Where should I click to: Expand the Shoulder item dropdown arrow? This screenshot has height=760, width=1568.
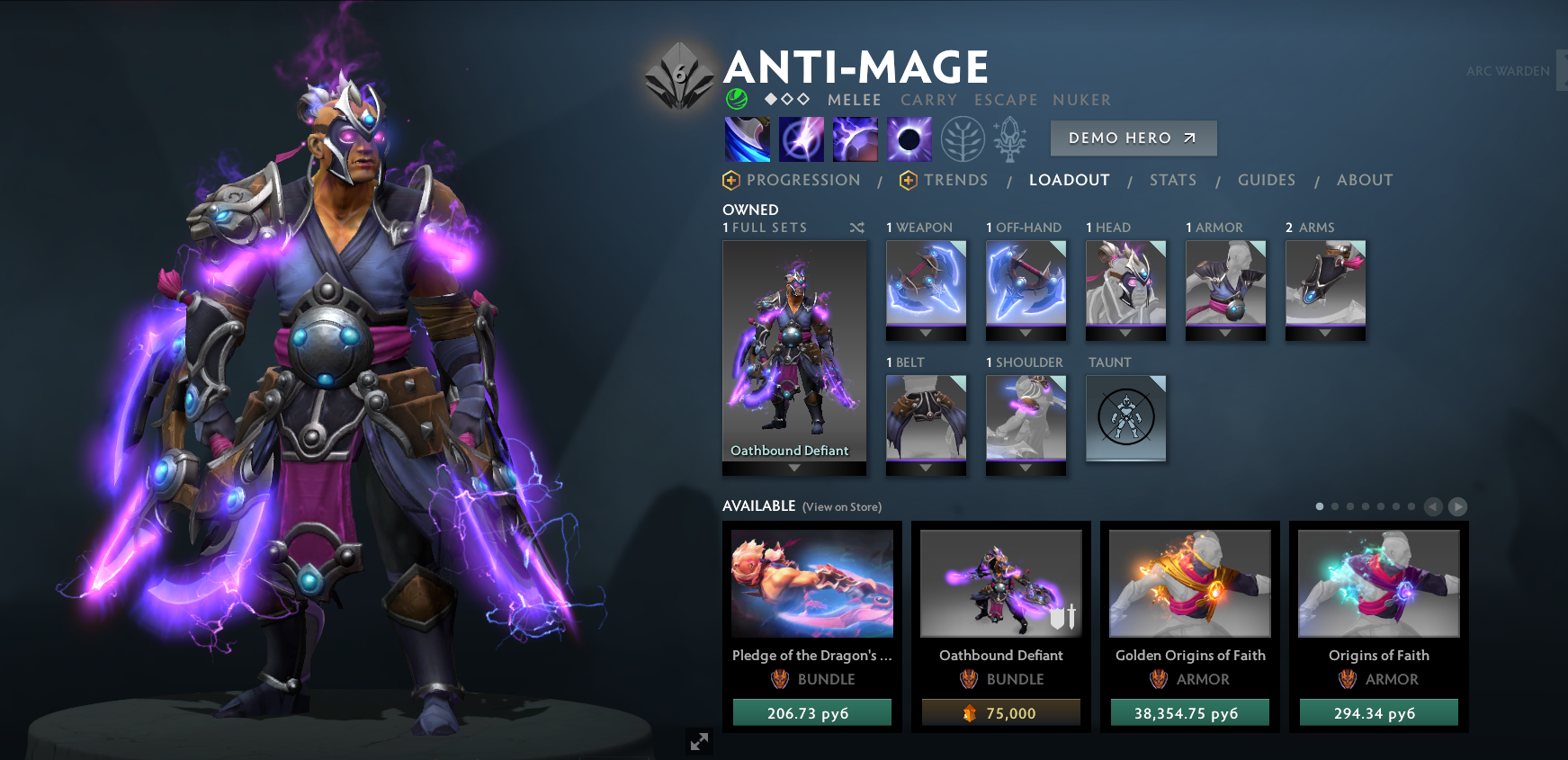pyautogui.click(x=1026, y=468)
